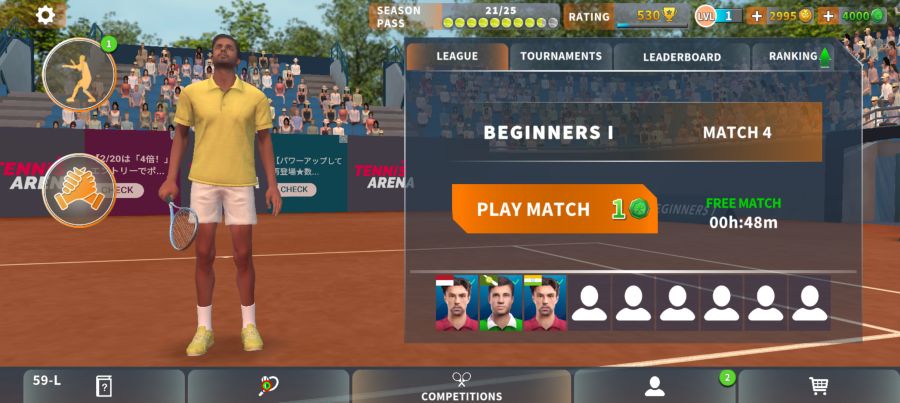Select the Competitions bottom tab
Image resolution: width=900 pixels, height=403 pixels.
pyautogui.click(x=461, y=386)
